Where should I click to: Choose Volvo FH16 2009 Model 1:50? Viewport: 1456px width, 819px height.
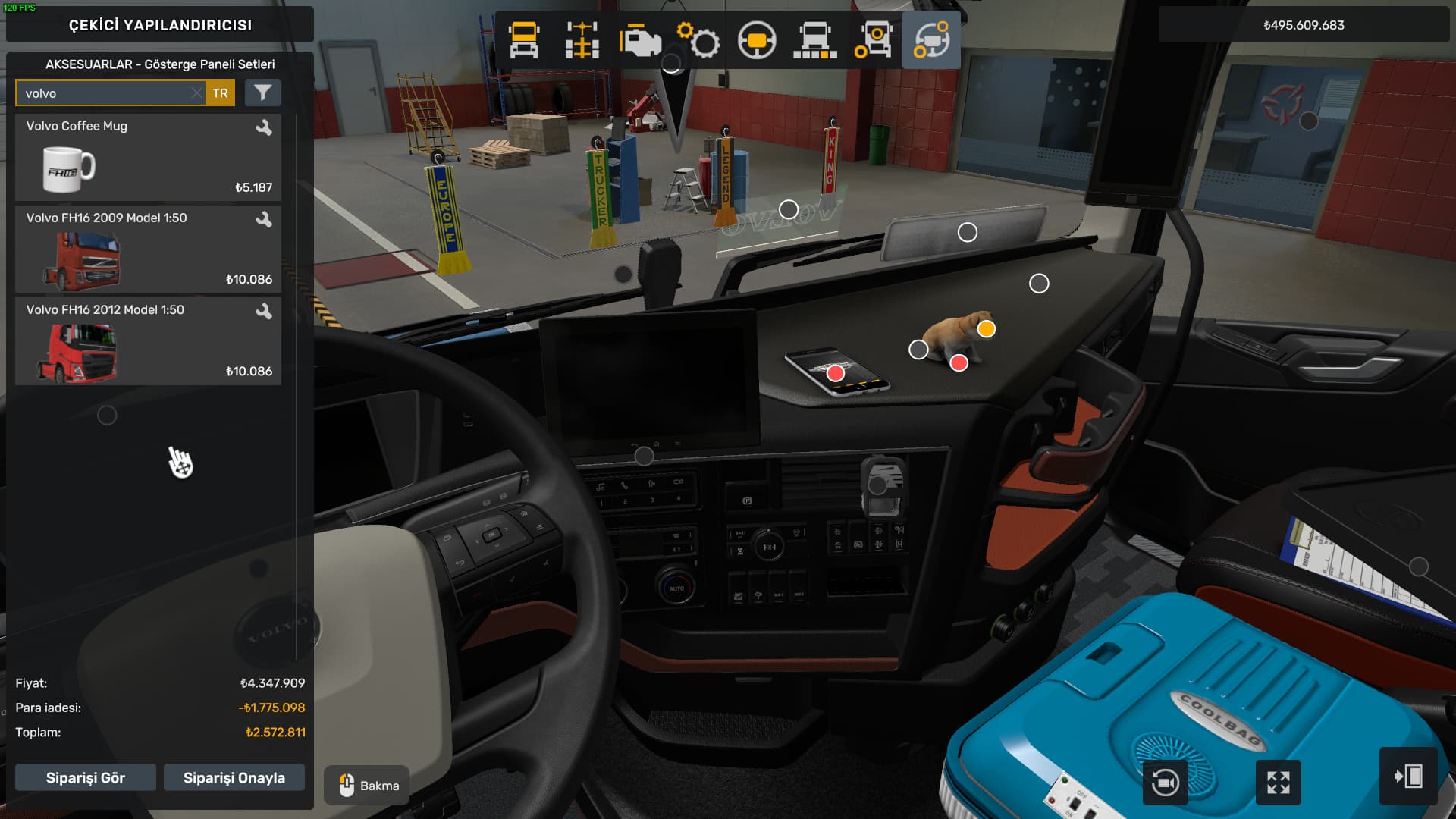[x=148, y=249]
